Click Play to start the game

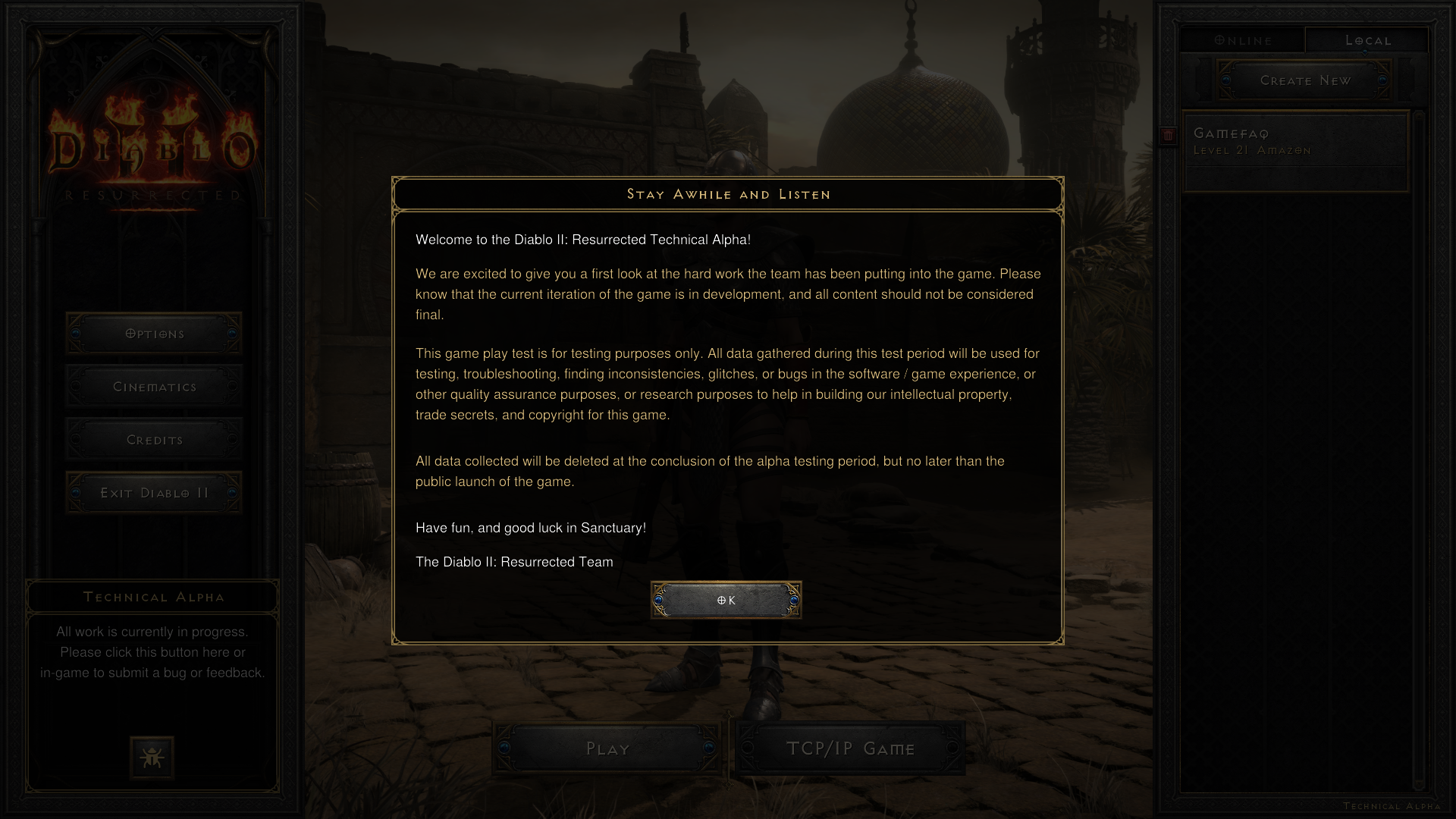click(606, 748)
